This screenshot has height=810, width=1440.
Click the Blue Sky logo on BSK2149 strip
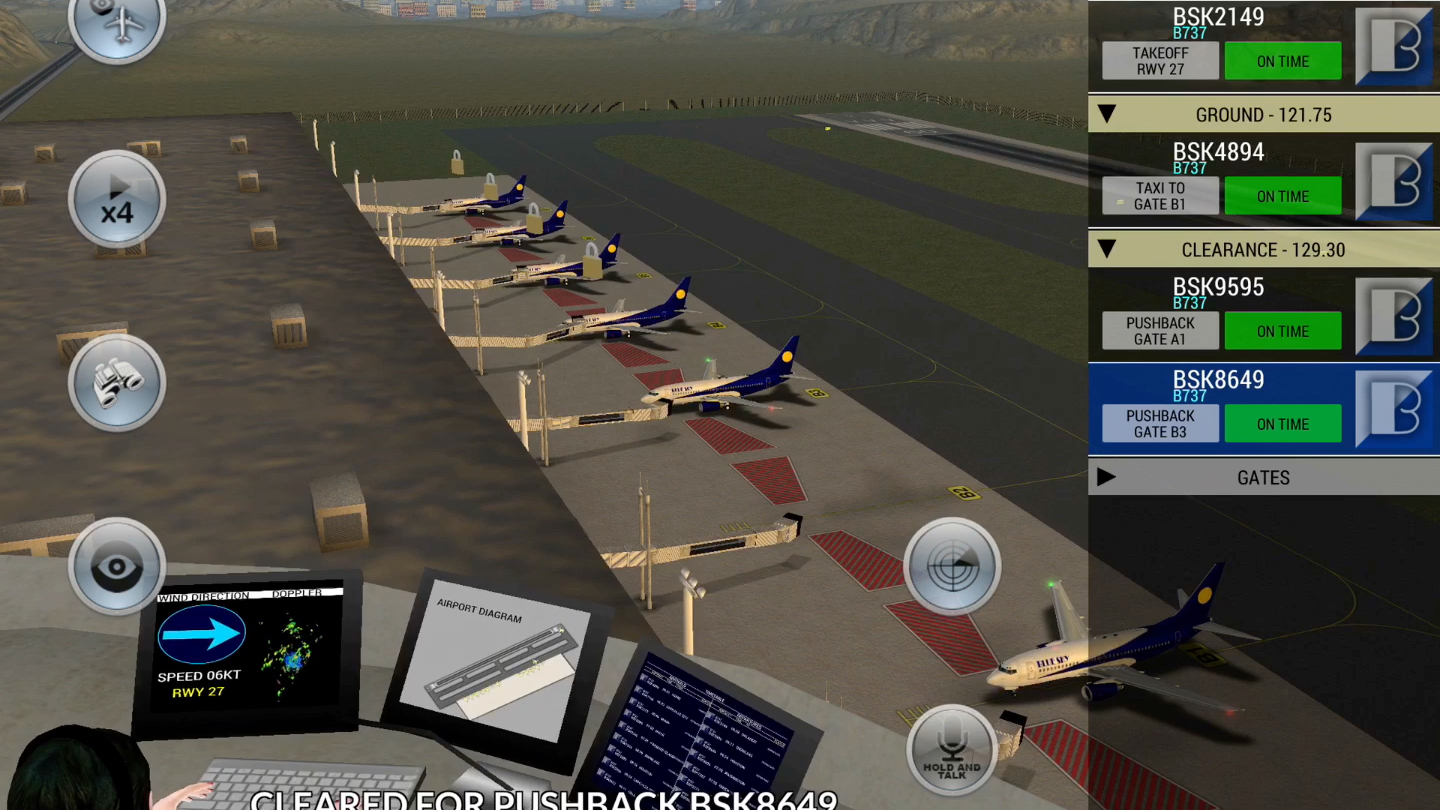point(1396,45)
